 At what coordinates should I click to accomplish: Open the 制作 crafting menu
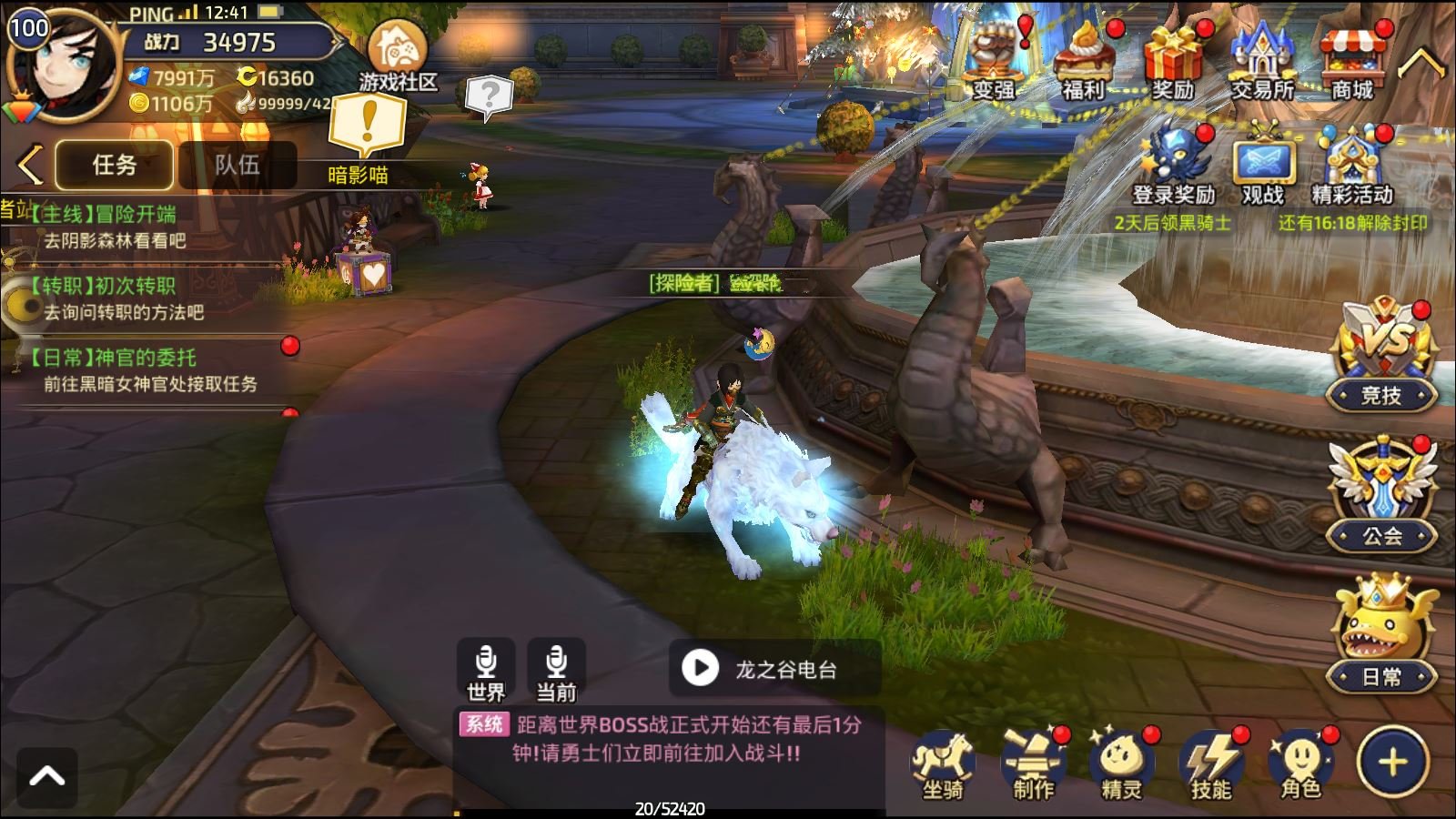coord(1033,764)
